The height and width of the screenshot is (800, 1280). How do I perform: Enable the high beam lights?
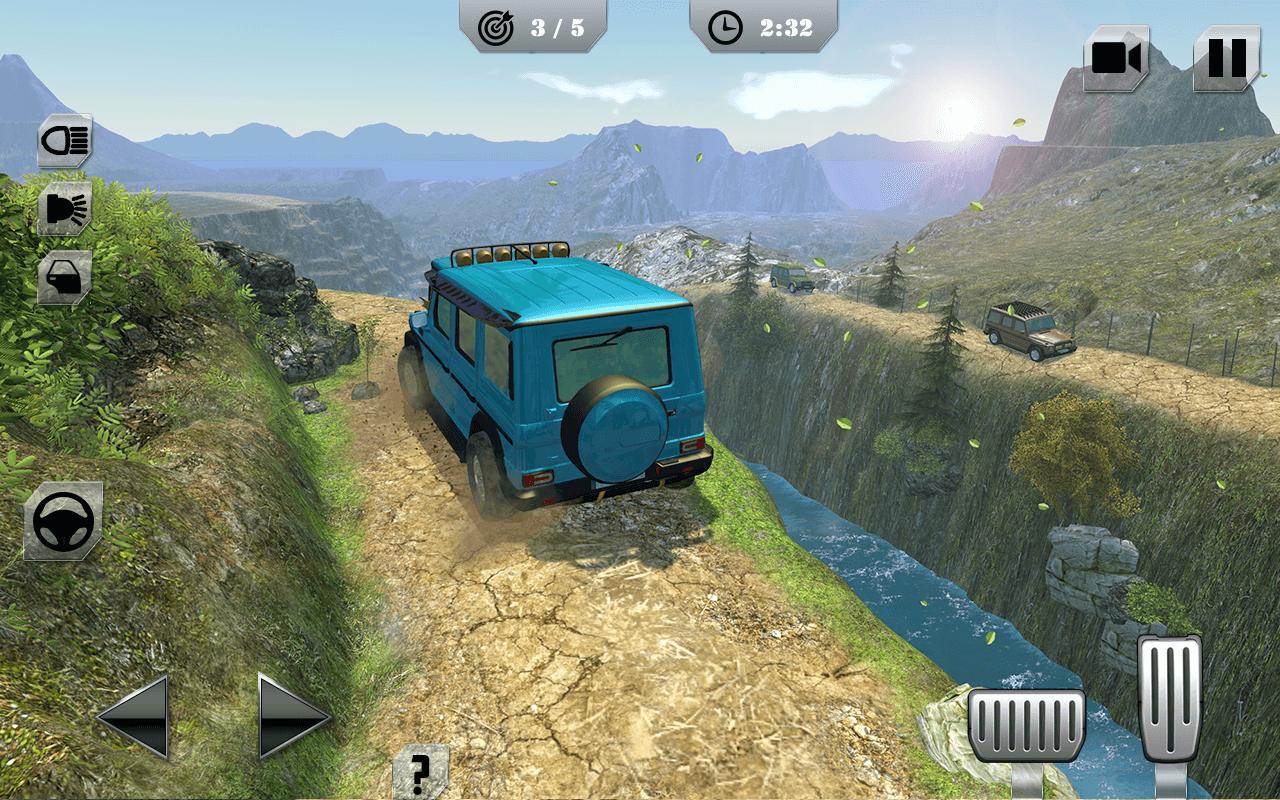[63, 139]
